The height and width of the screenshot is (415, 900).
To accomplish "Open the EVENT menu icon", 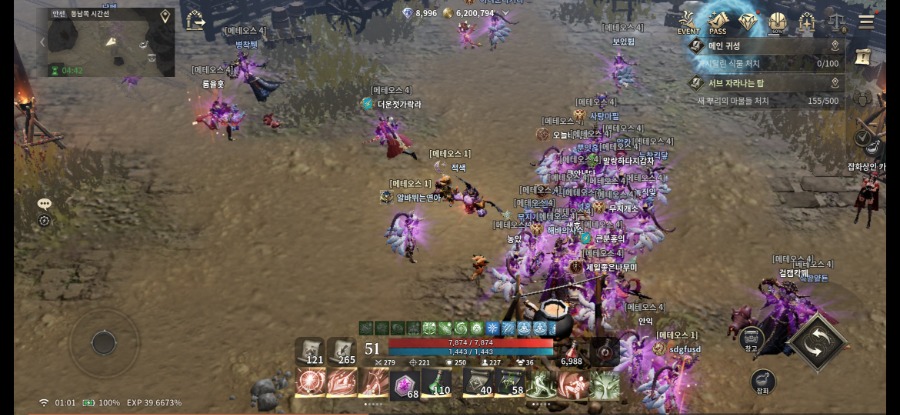I will point(687,21).
